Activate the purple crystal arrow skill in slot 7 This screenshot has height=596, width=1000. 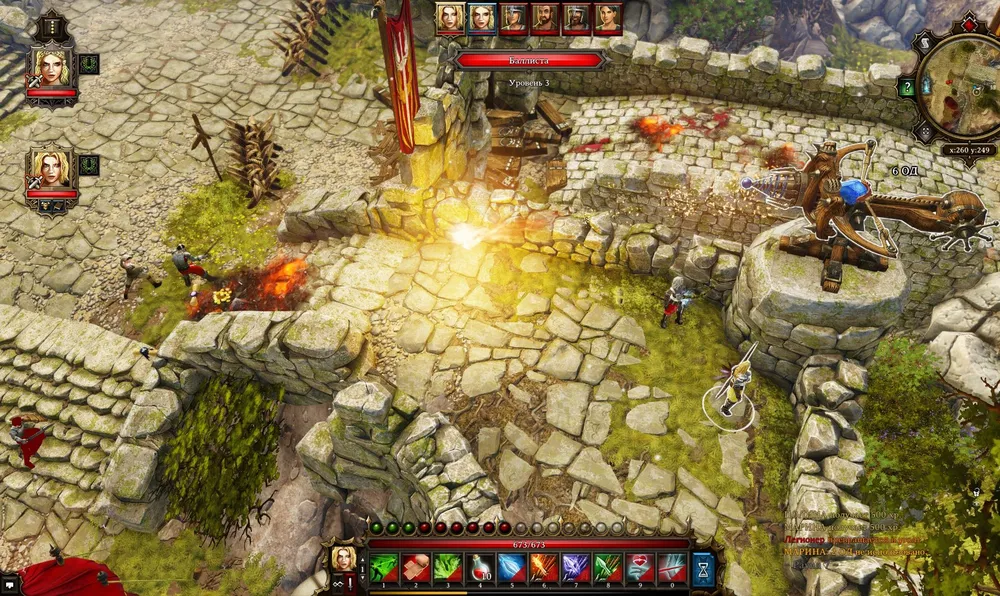point(576,568)
